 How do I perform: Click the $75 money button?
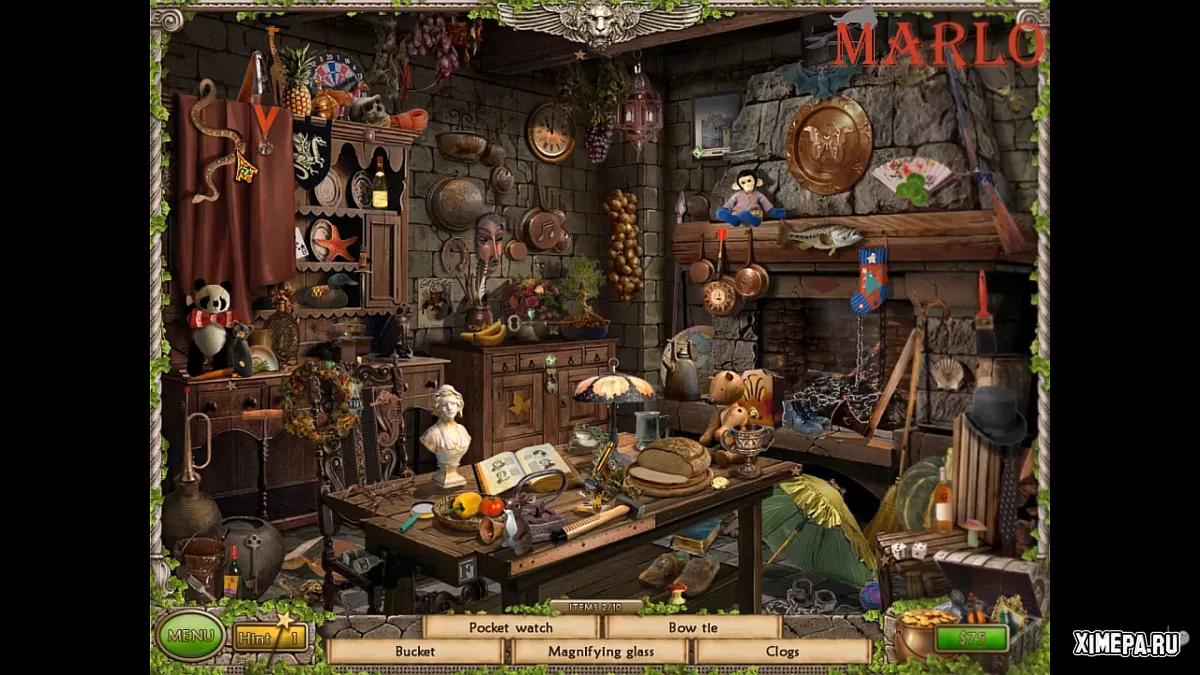(971, 638)
